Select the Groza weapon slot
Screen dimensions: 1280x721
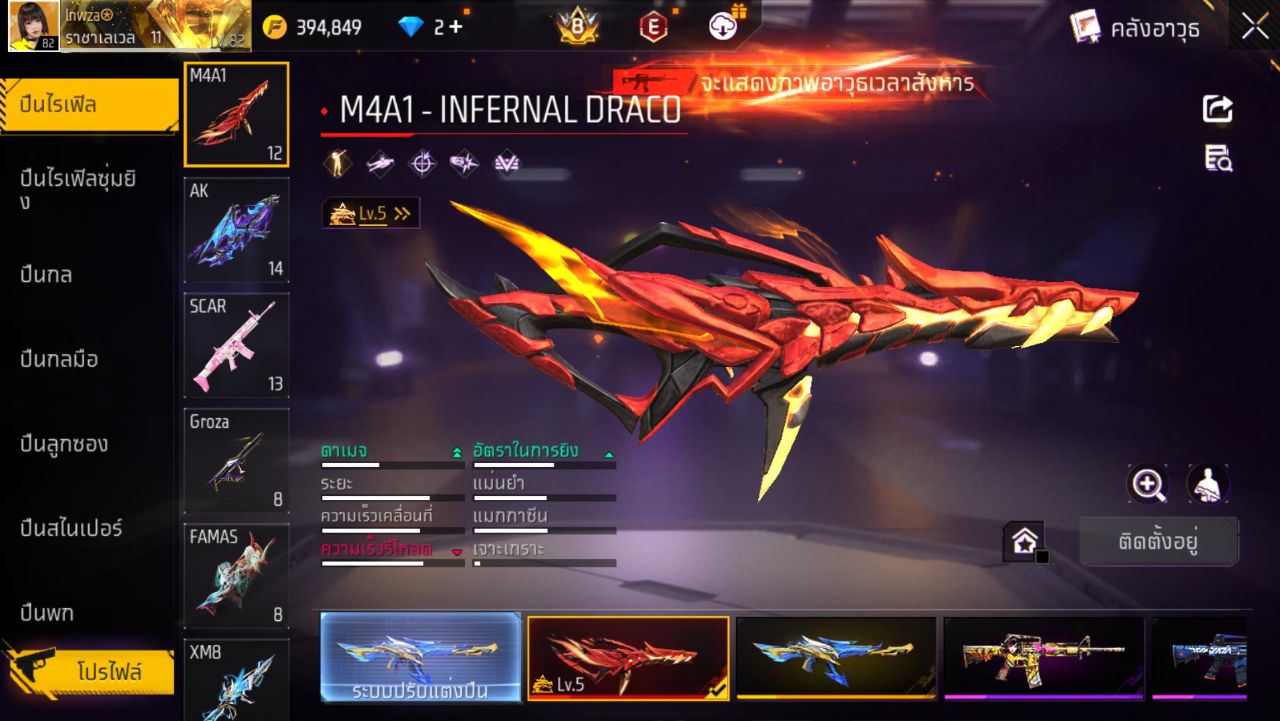237,460
